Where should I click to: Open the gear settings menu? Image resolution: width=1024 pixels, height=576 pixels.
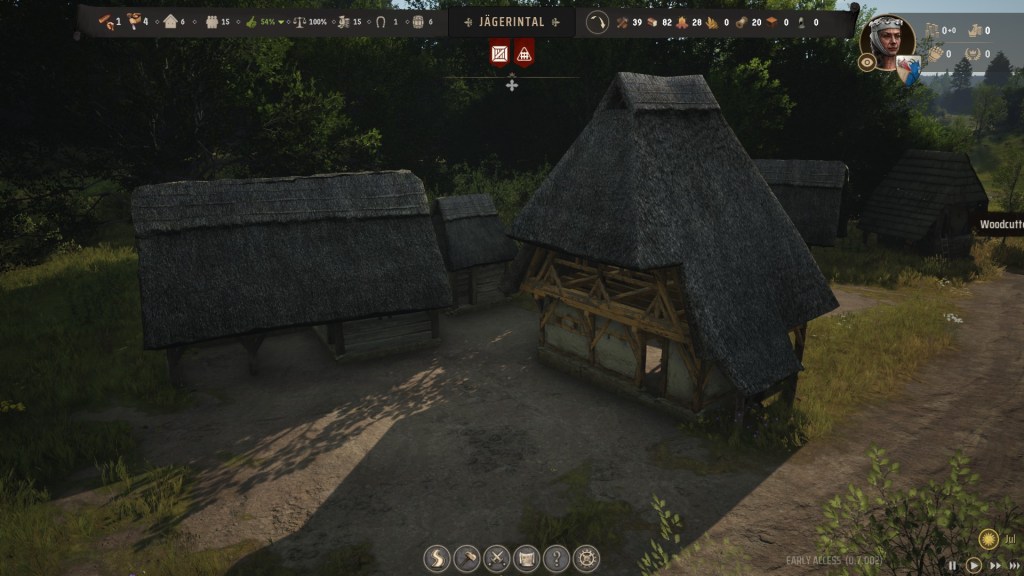coord(586,558)
